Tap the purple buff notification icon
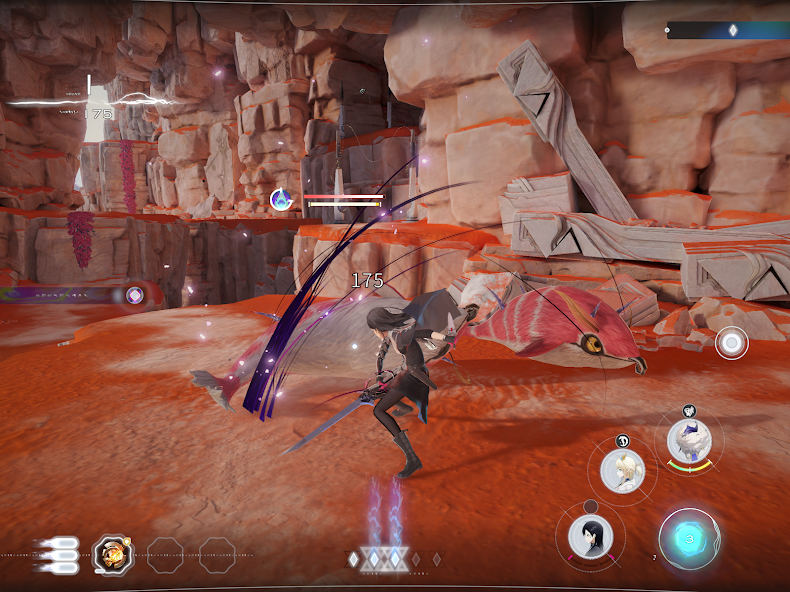Viewport: 790px width, 592px height. tap(135, 295)
